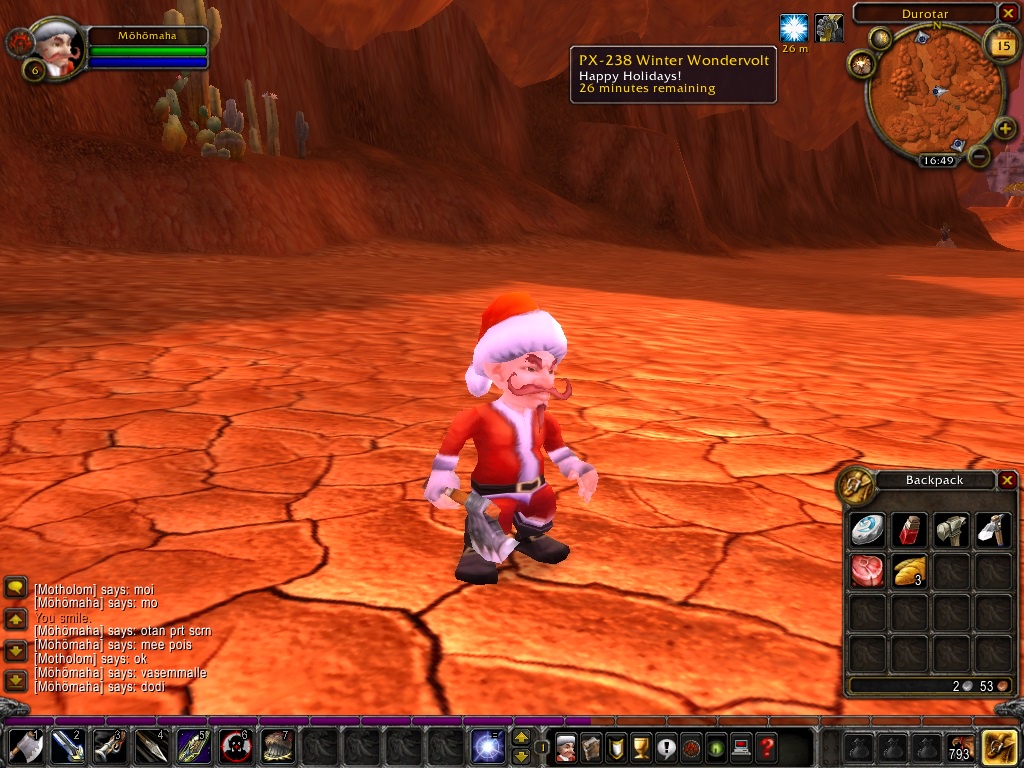Open the calendar showing day 15
The image size is (1024, 768).
(x=1000, y=44)
